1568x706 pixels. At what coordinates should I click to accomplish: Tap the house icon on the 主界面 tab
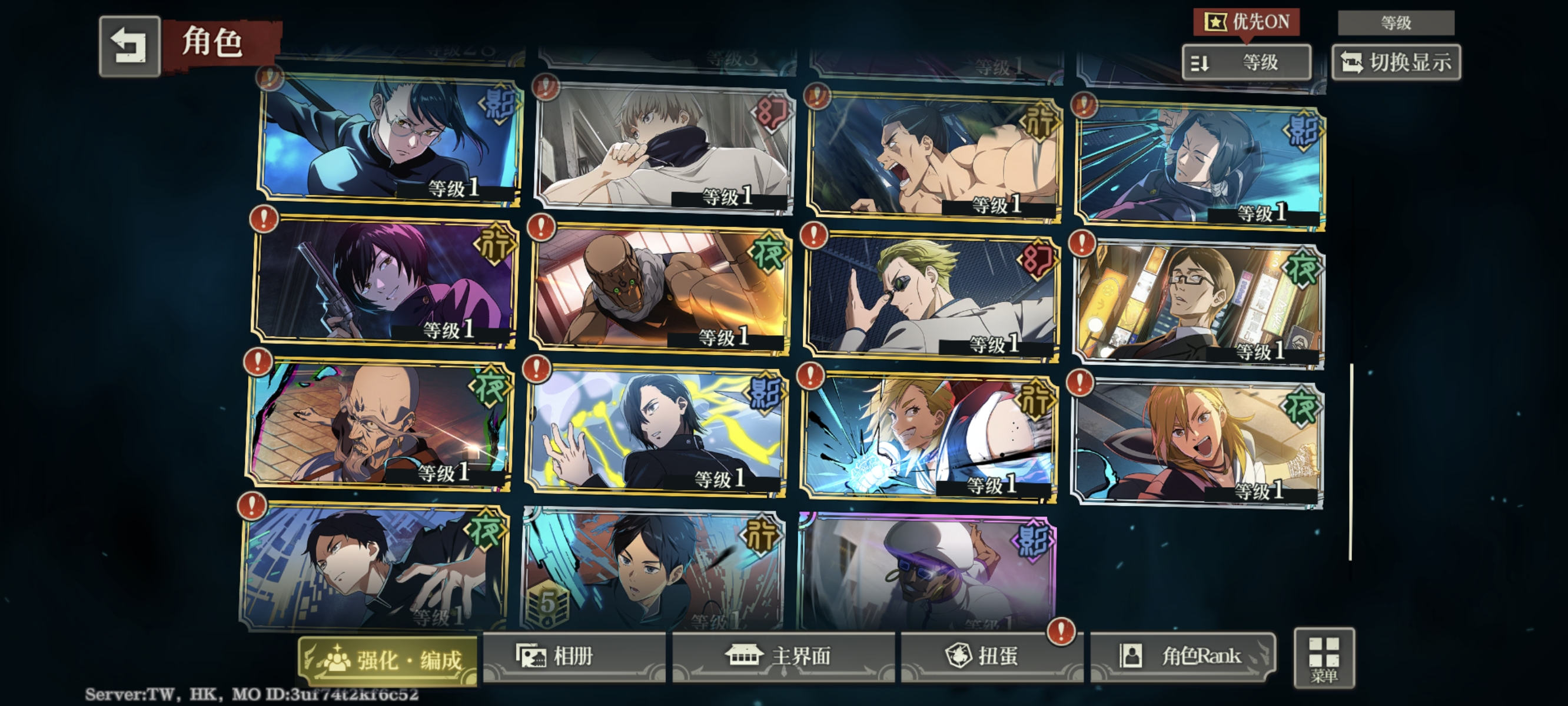point(744,657)
